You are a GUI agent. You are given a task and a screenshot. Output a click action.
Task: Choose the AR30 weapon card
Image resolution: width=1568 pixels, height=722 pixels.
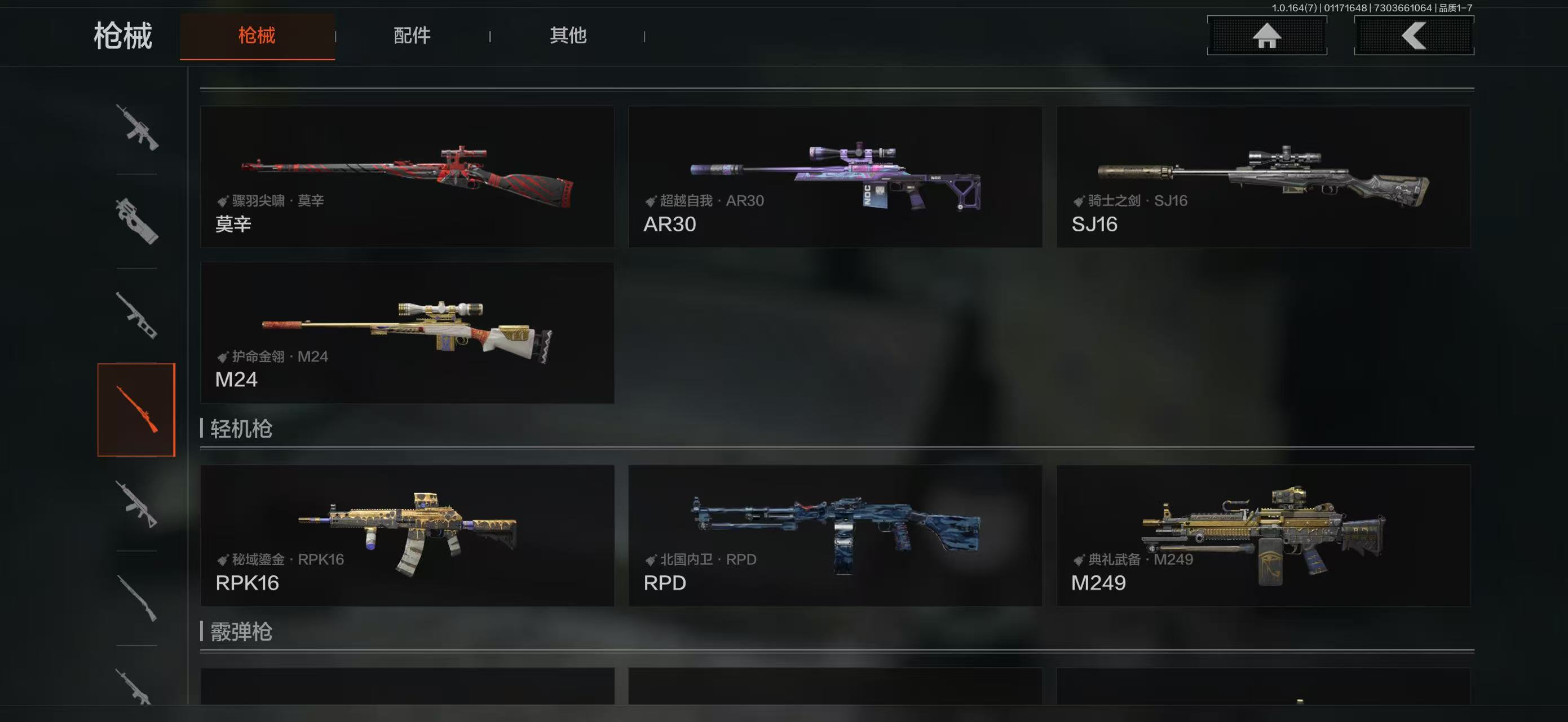(x=835, y=177)
